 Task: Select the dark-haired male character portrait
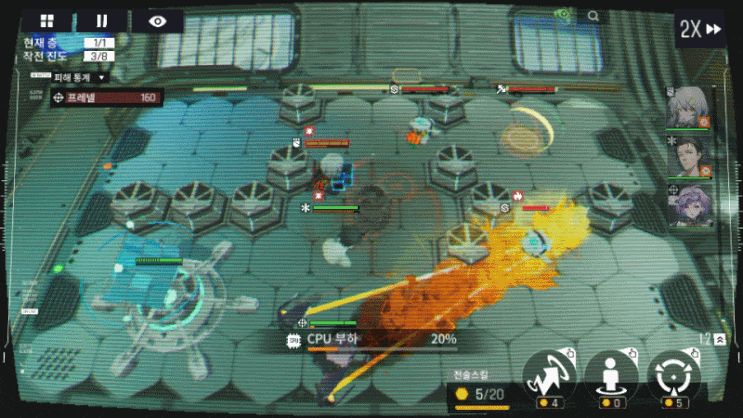click(688, 157)
